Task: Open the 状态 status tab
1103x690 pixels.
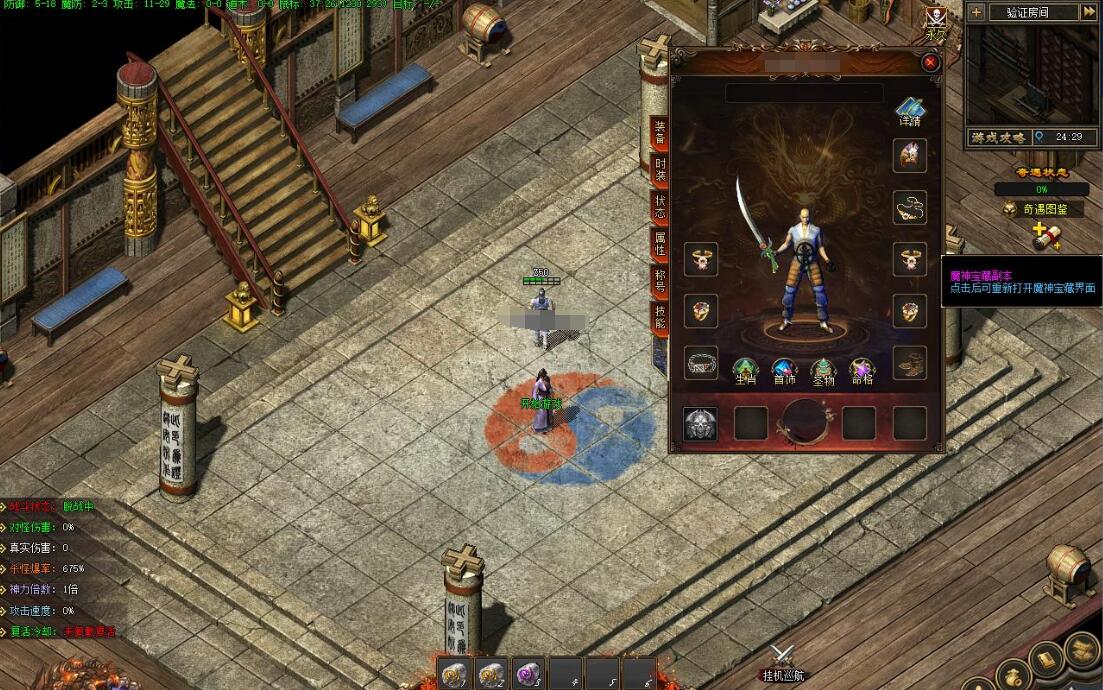Action: (660, 207)
